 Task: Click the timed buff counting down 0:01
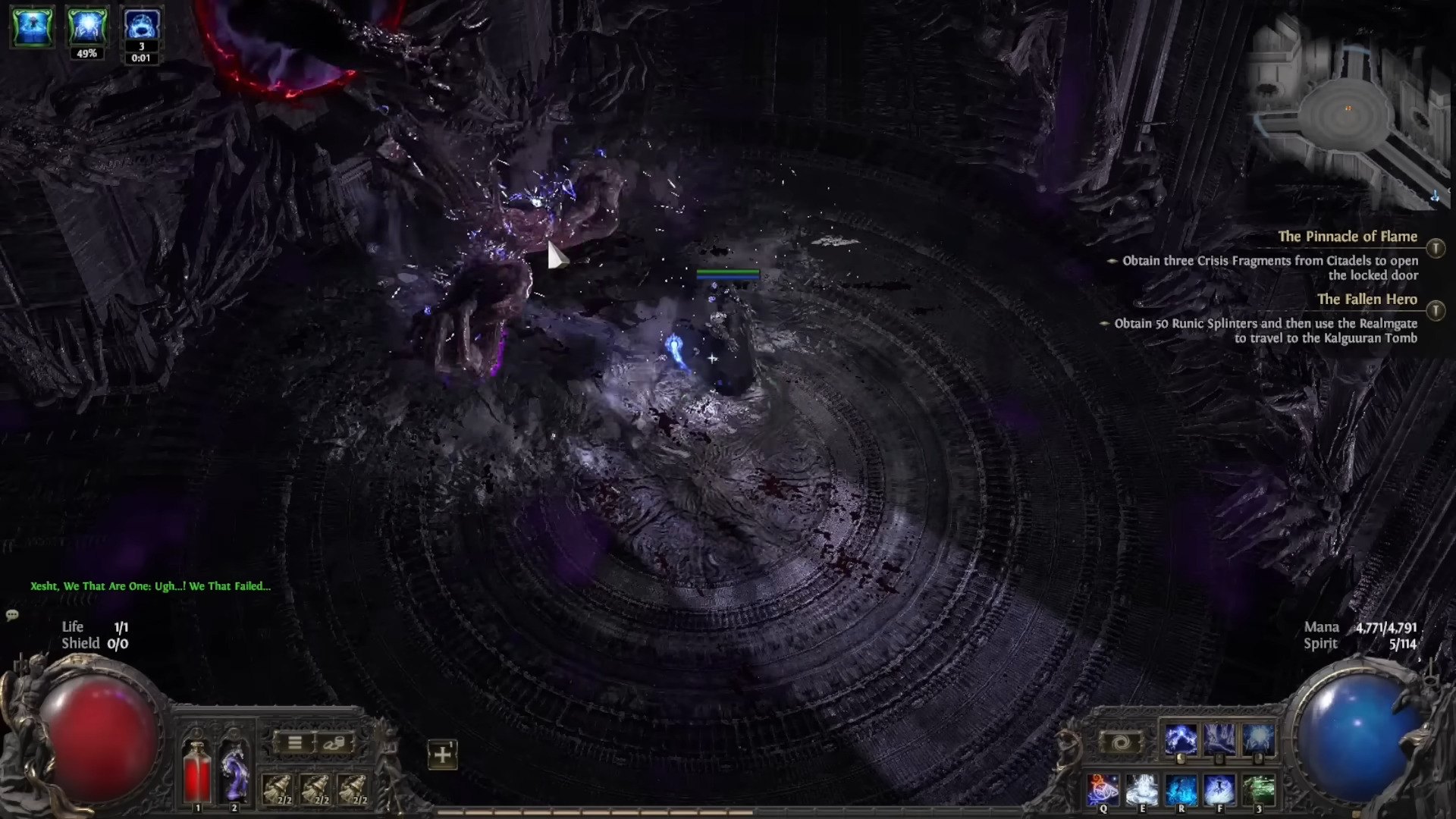[142, 25]
